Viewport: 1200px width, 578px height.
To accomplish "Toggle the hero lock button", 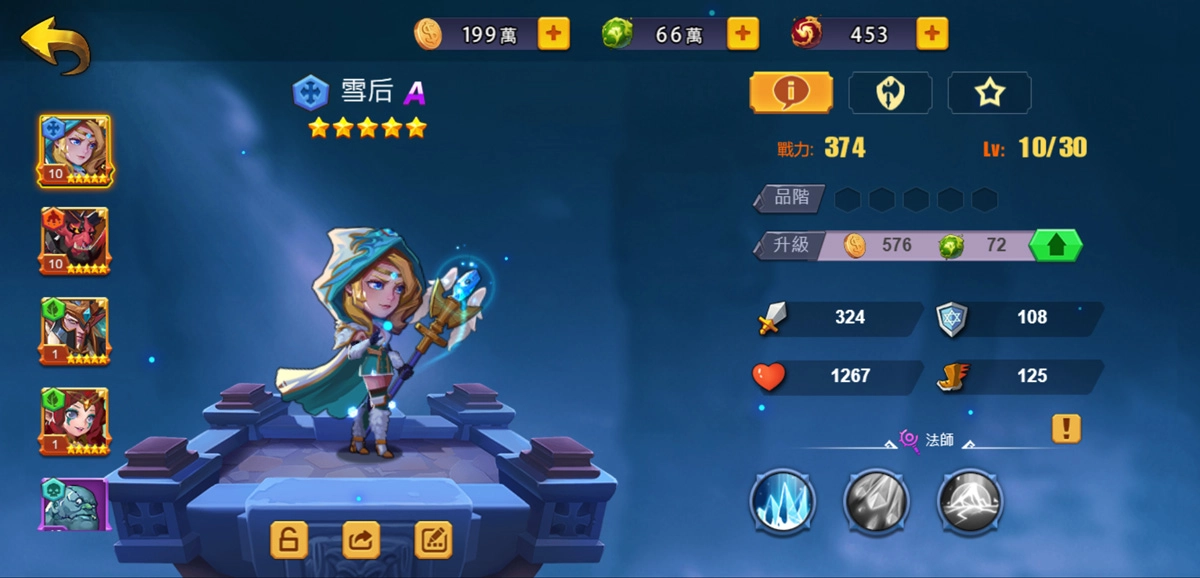I will (x=289, y=540).
